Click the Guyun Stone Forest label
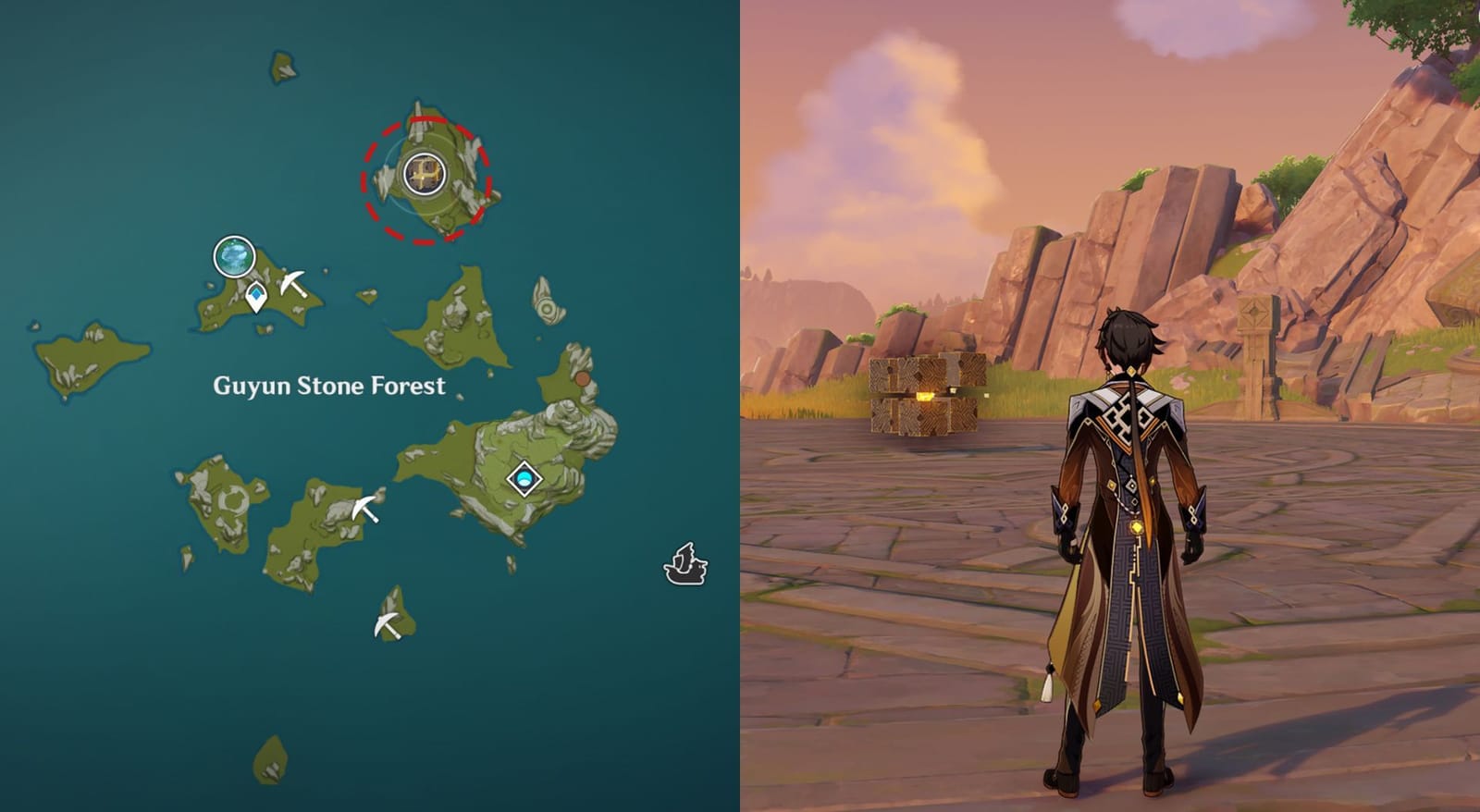This screenshot has width=1480, height=812. click(330, 387)
